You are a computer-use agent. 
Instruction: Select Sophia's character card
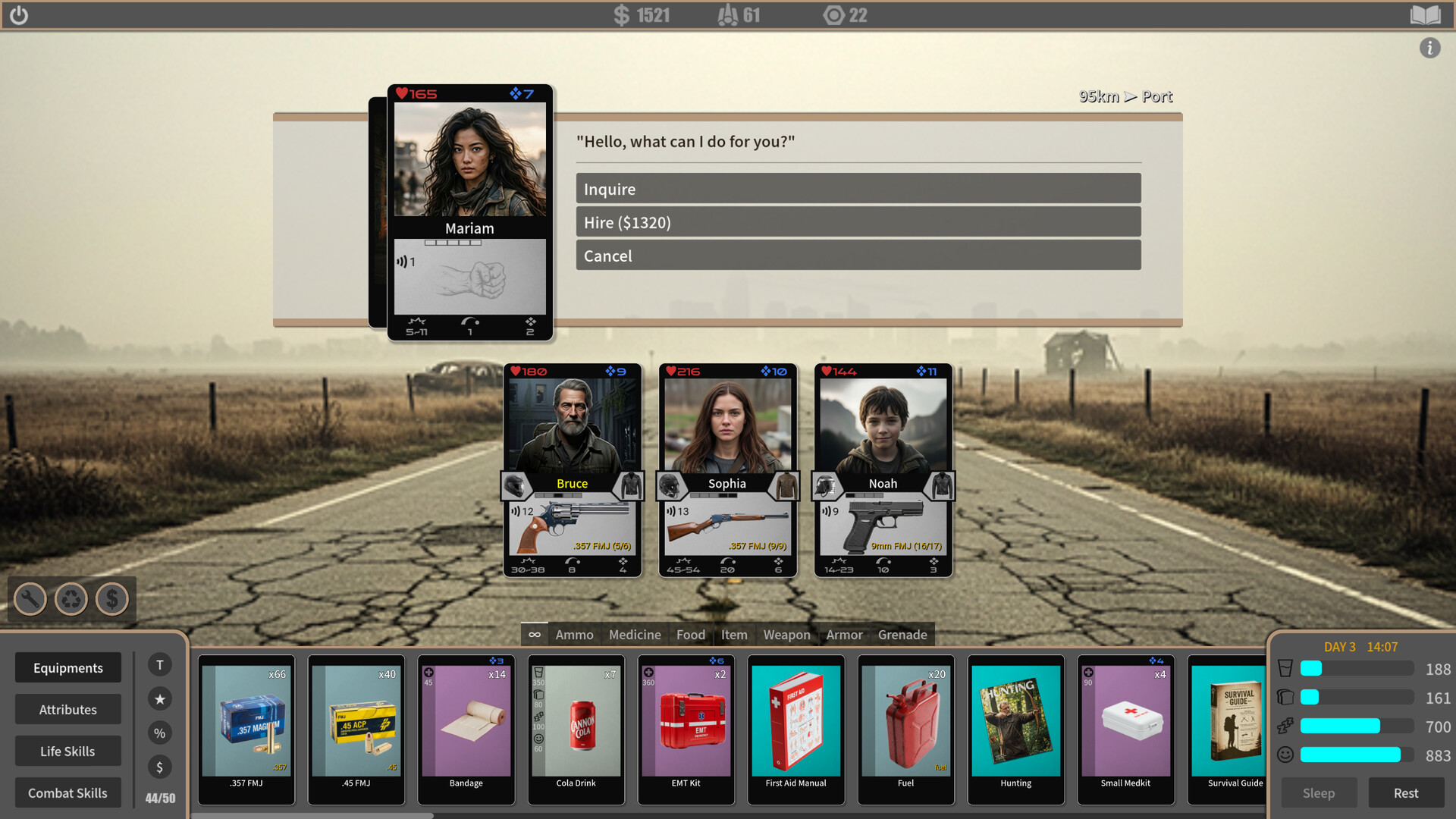click(727, 425)
